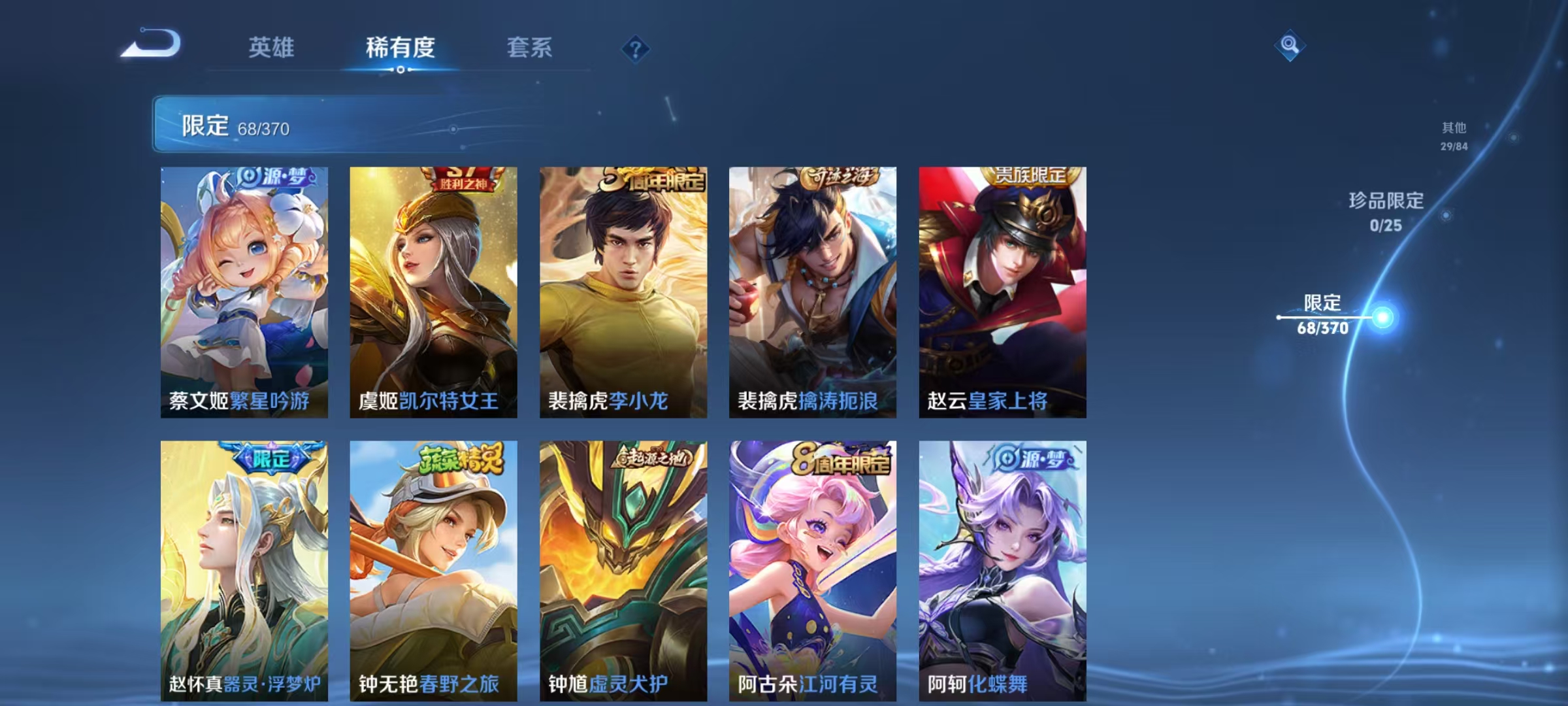Image resolution: width=1568 pixels, height=706 pixels.
Task: Switch to the 套系 tab
Action: point(529,48)
